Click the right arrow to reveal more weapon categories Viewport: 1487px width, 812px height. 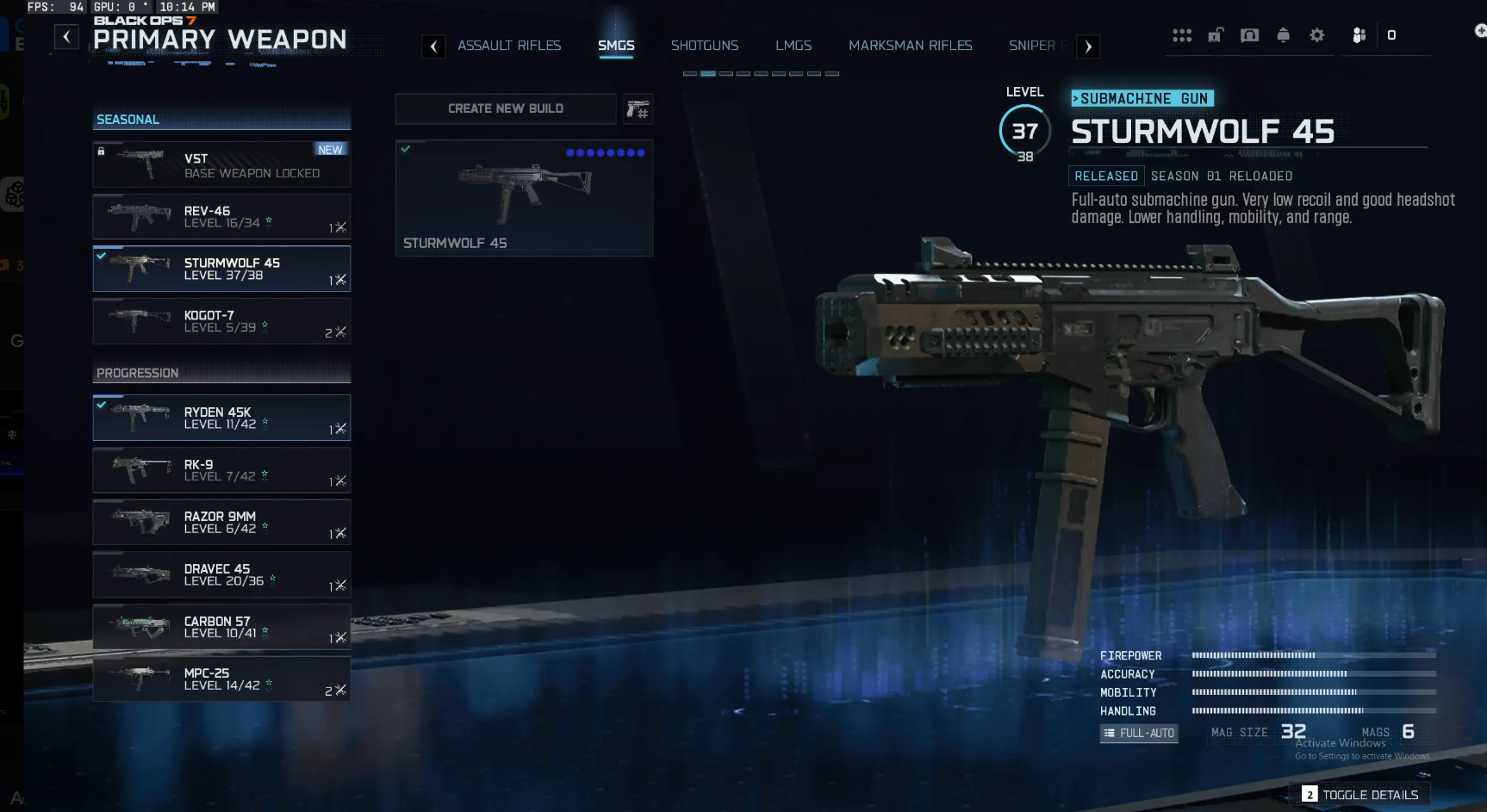1088,46
